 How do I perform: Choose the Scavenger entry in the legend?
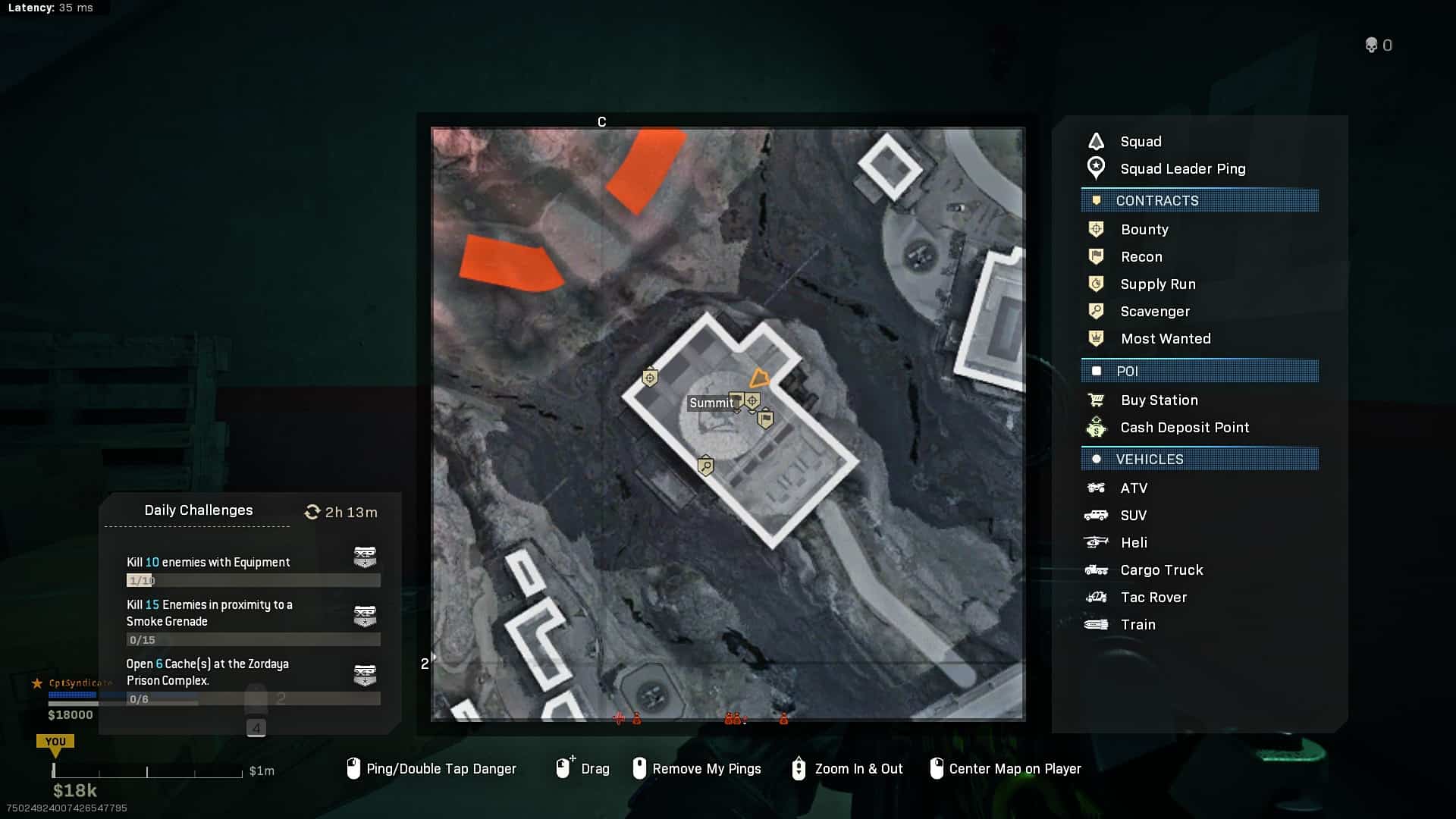click(x=1154, y=312)
